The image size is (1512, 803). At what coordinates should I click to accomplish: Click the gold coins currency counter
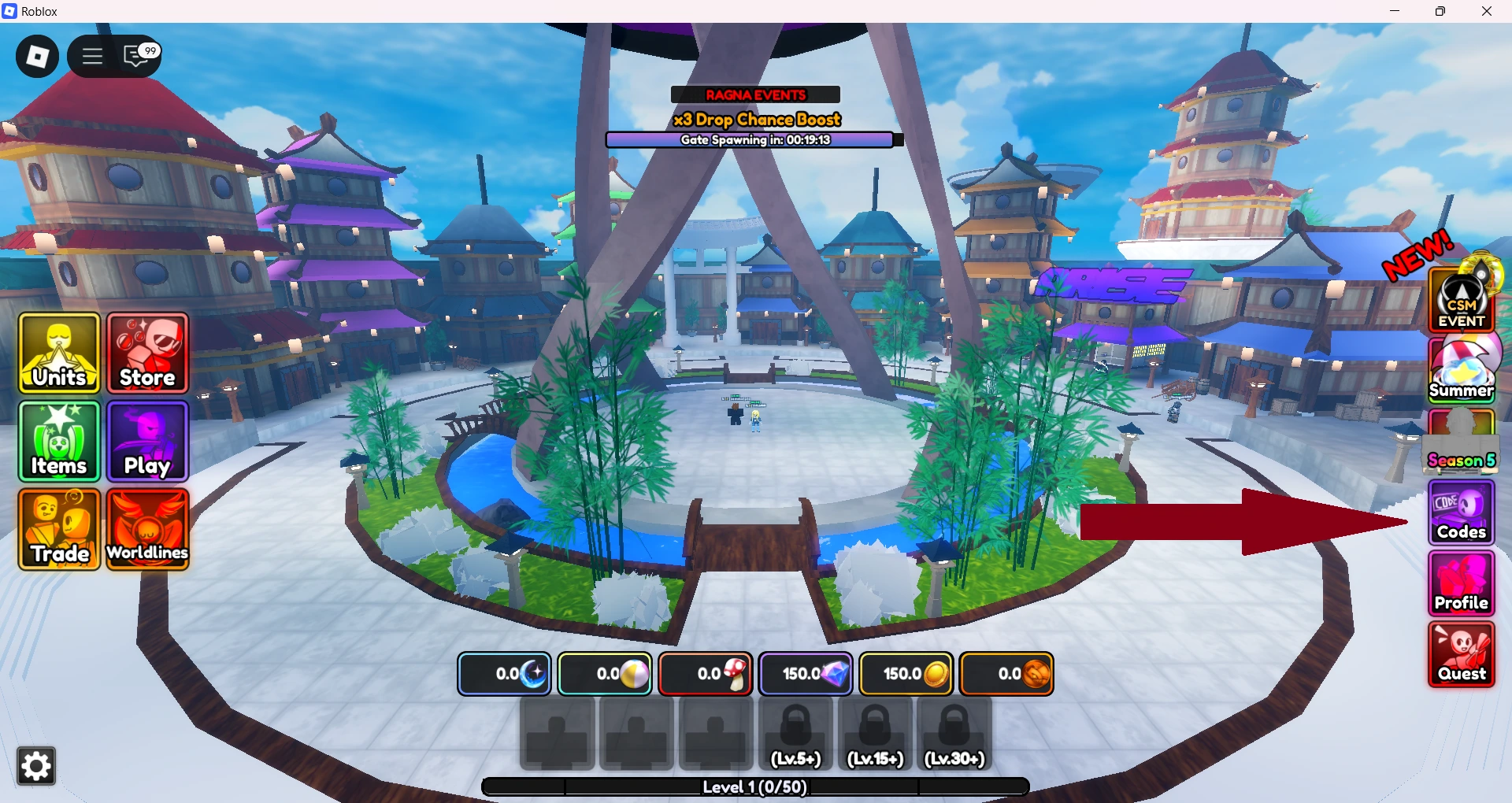906,674
